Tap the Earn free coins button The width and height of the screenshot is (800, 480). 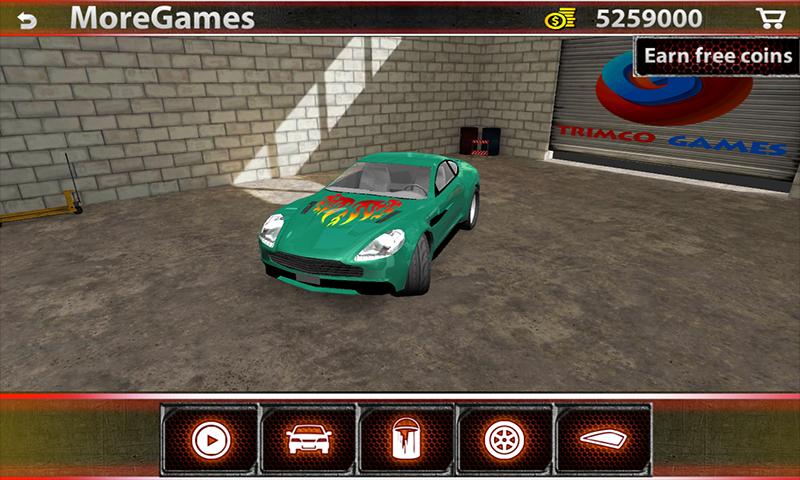[716, 56]
